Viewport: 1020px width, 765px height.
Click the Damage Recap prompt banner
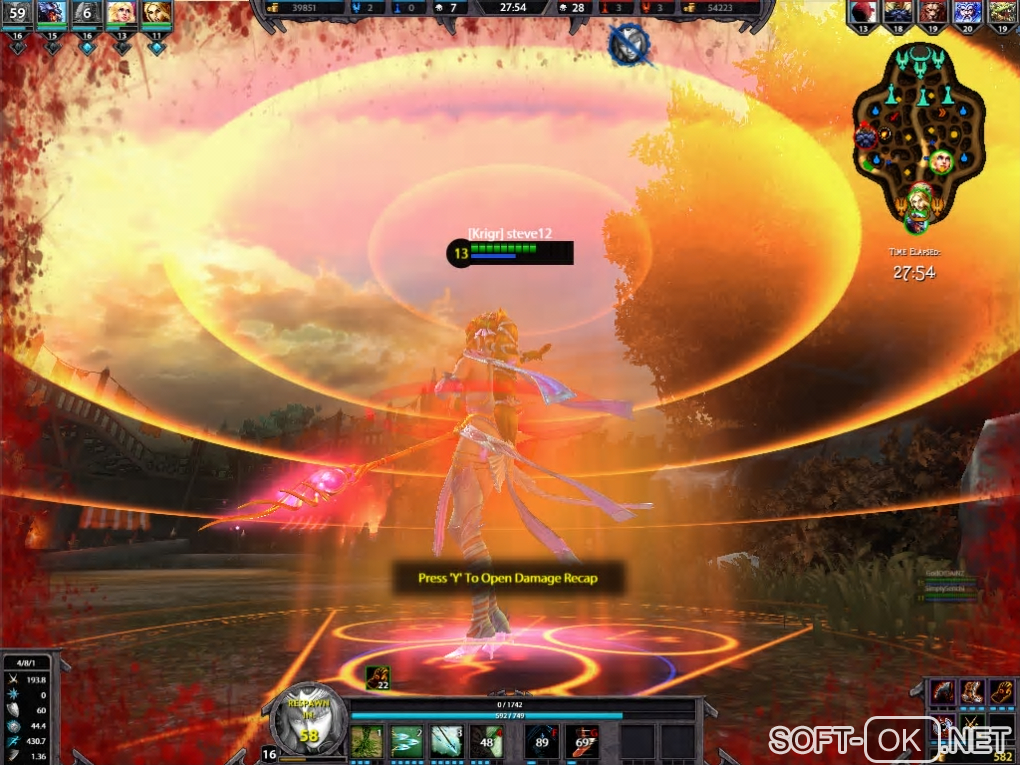pyautogui.click(x=509, y=578)
